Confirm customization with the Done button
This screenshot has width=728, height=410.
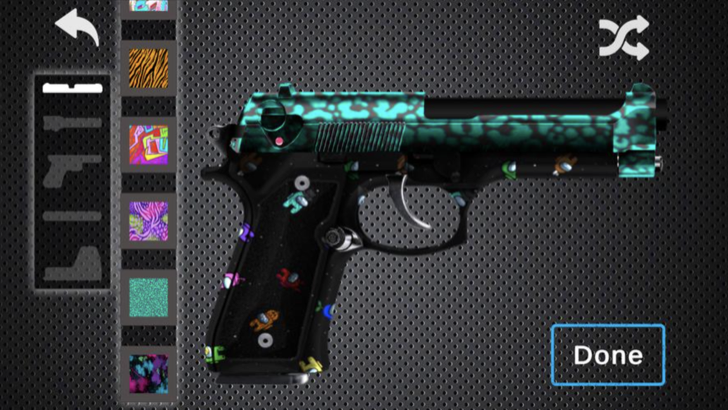click(607, 355)
